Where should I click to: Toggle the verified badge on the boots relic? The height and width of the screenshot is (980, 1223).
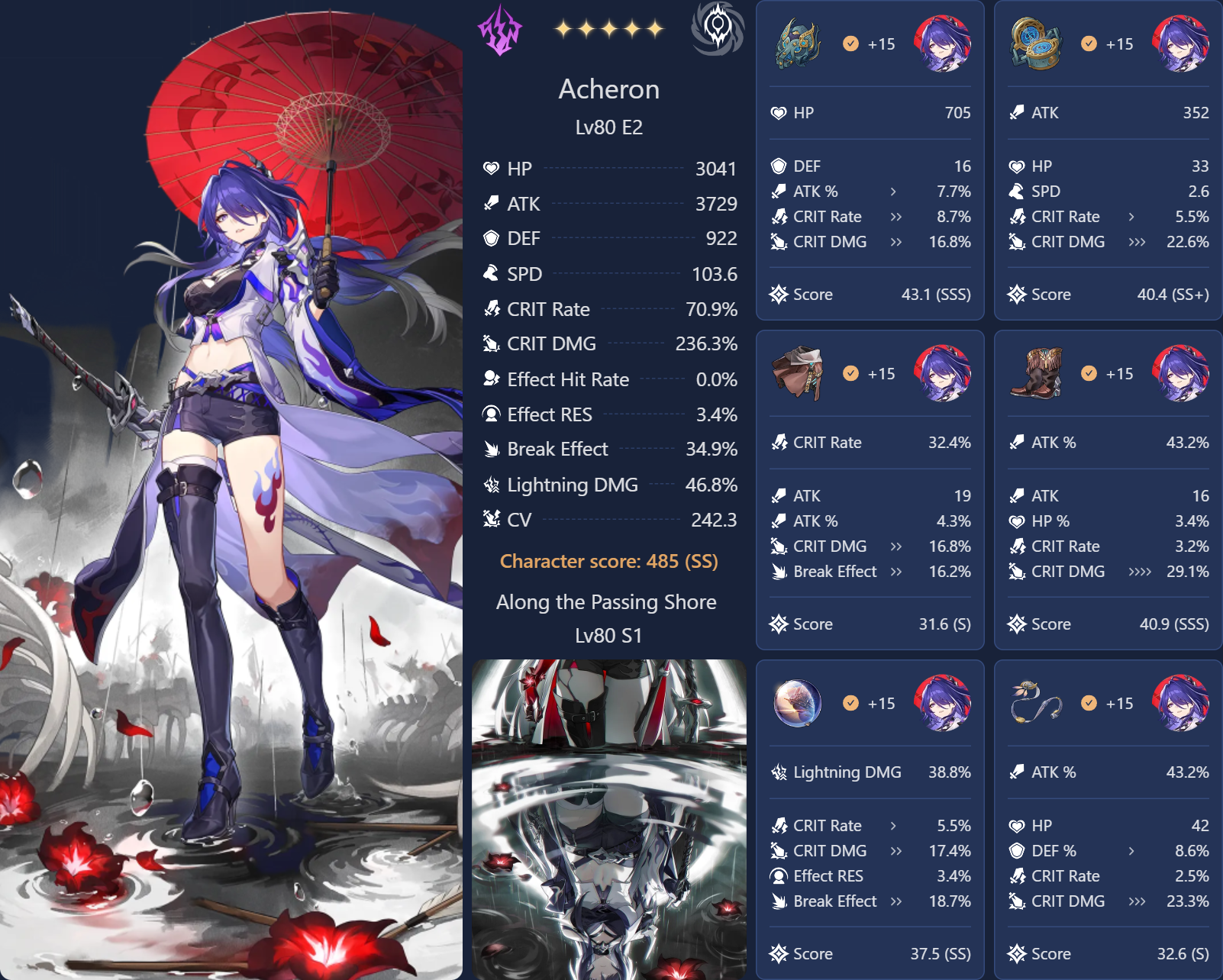click(1088, 374)
